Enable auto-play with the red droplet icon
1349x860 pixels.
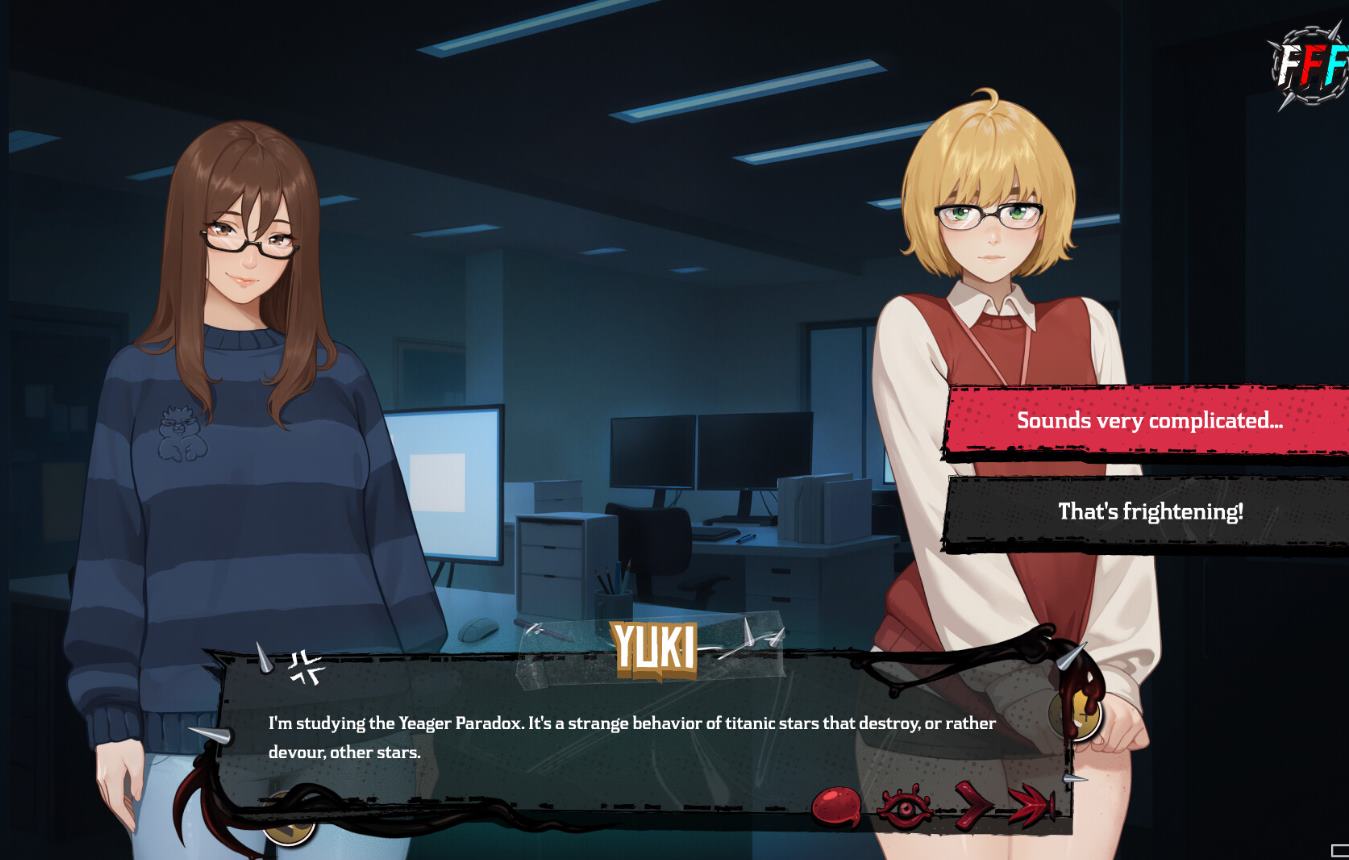tap(835, 805)
